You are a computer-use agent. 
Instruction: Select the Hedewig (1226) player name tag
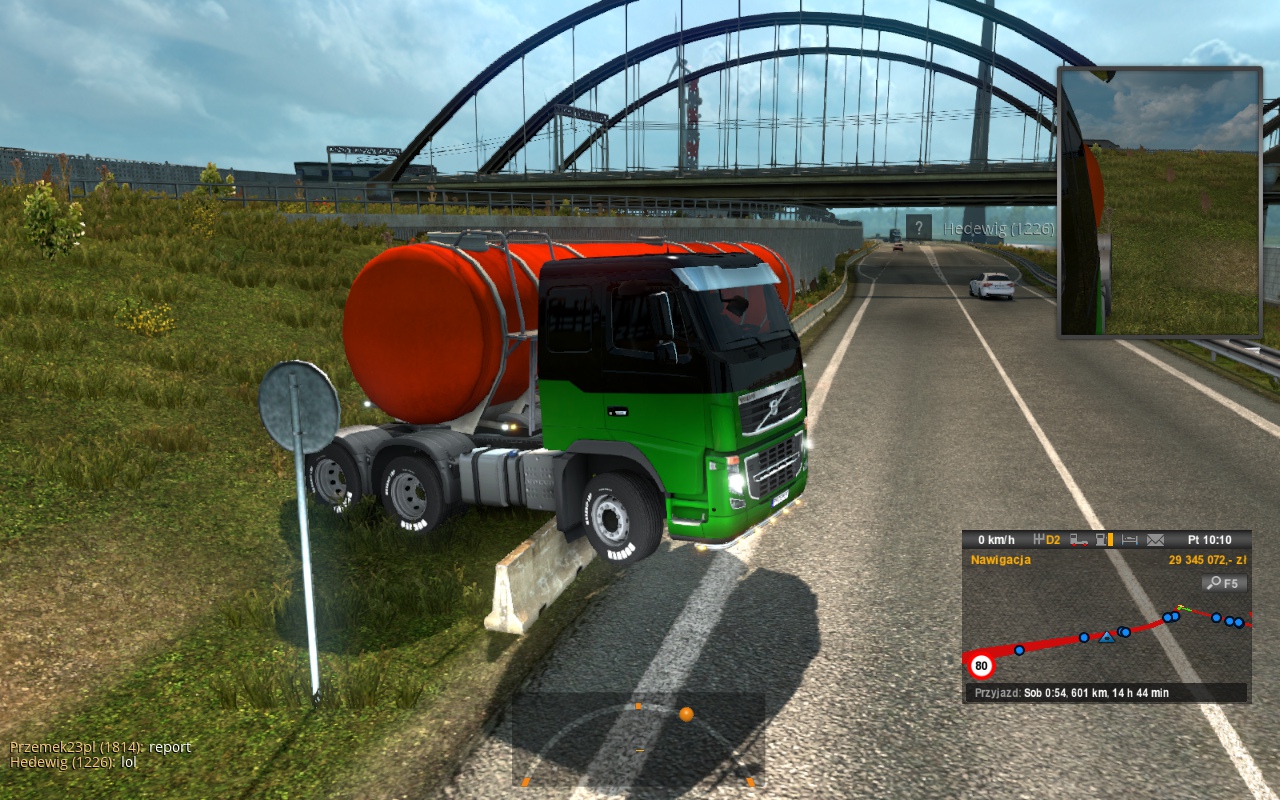(998, 229)
